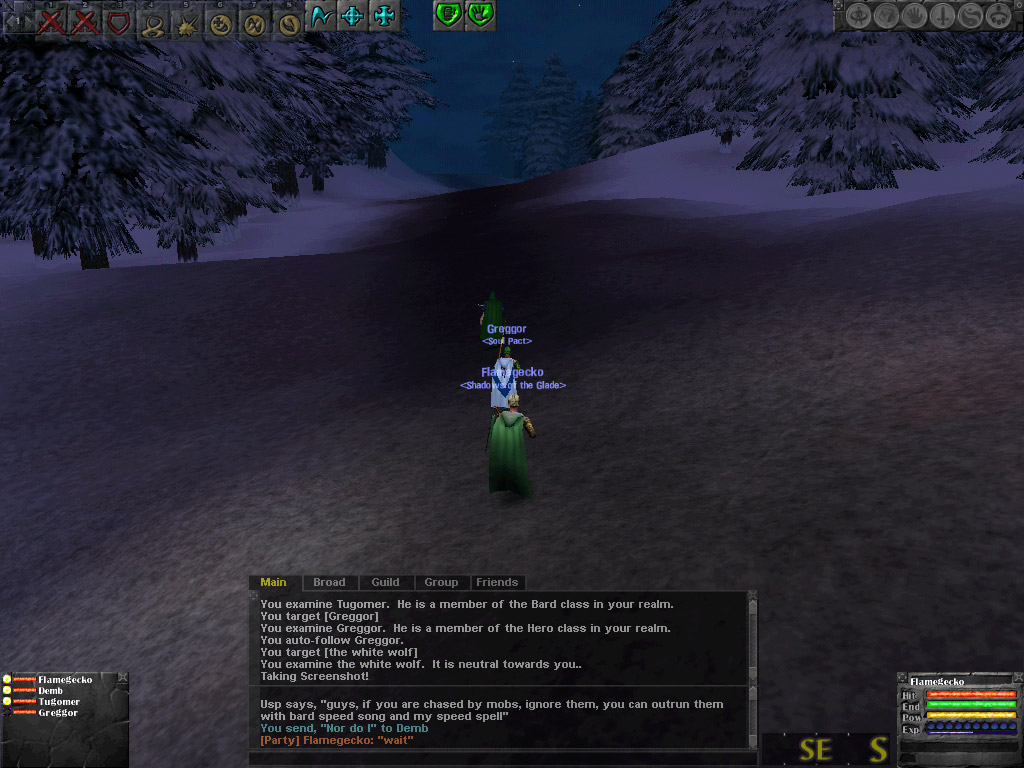1024x768 pixels.
Task: Close the group window
Action: click(122, 678)
